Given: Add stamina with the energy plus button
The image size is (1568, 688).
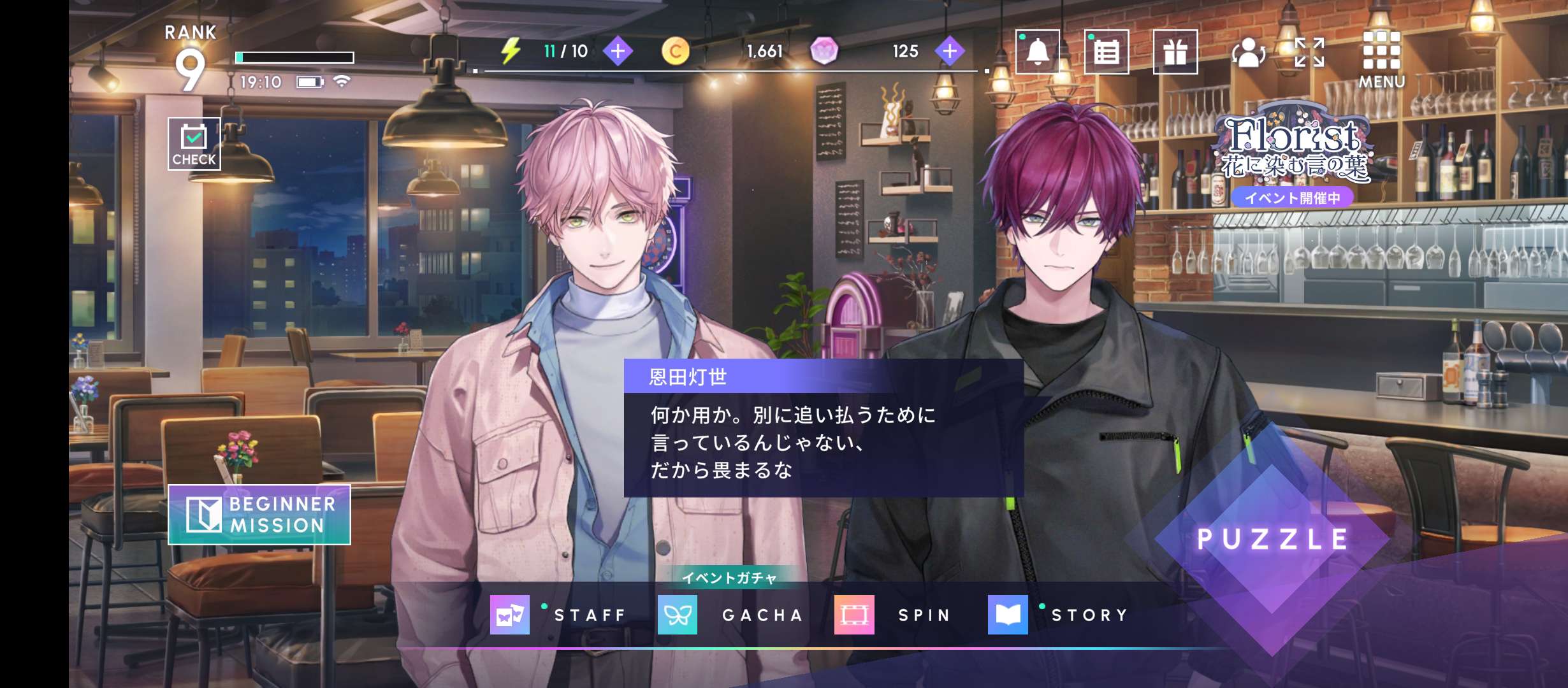Looking at the screenshot, I should click(x=618, y=51).
